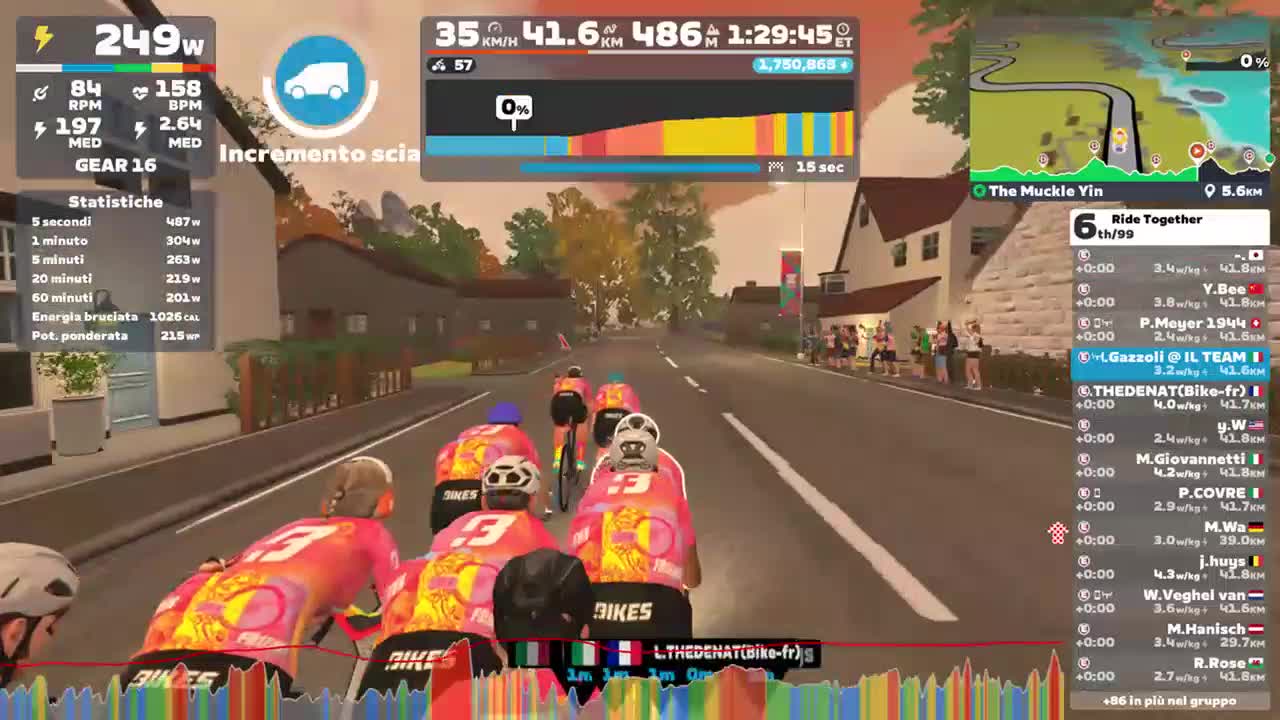The height and width of the screenshot is (720, 1280).
Task: Click the 5.6KM location pin on the minimap
Action: click(1209, 191)
